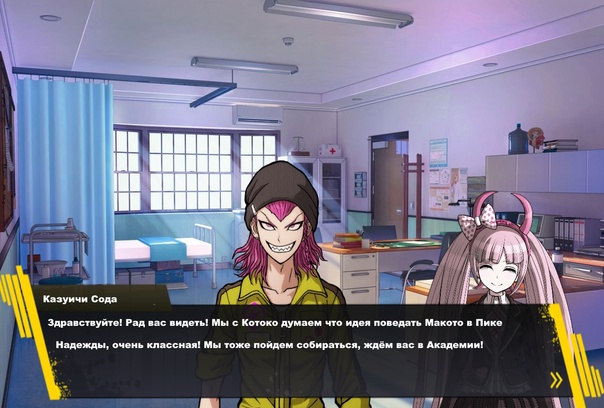Advance dialogue with the yellow double-chevron arrow
This screenshot has width=604, height=408.
tap(556, 380)
